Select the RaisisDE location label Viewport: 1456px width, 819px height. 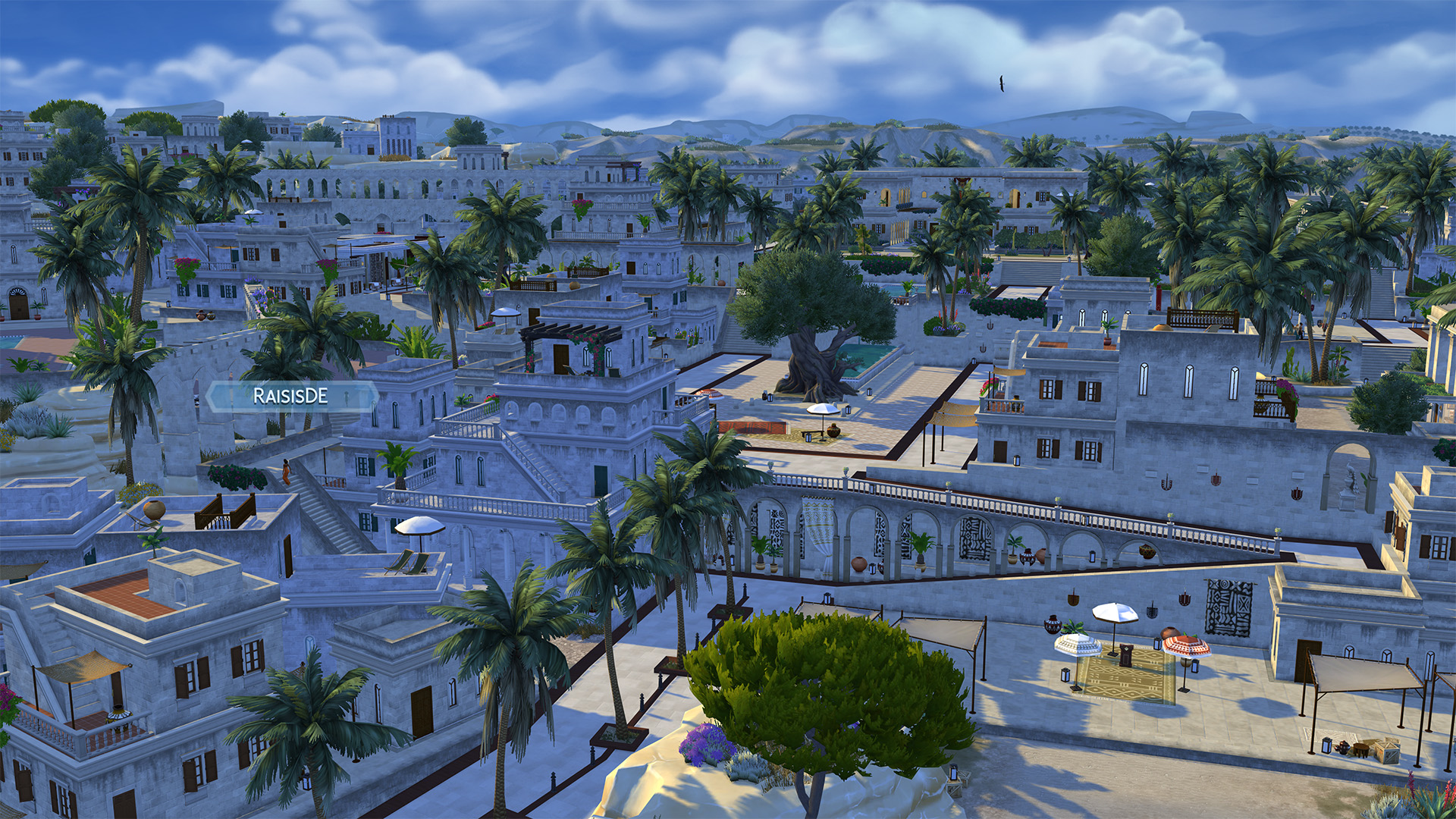pos(291,397)
